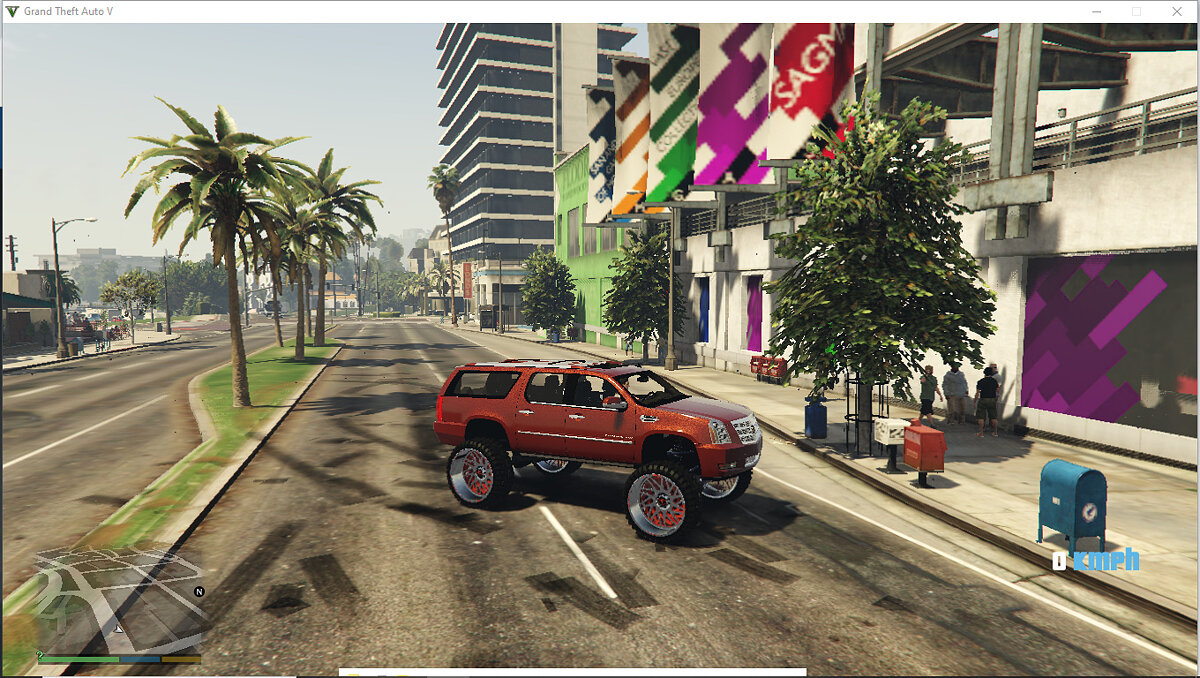
Task: Select the player arrow on the minimap
Action: pyautogui.click(x=118, y=629)
